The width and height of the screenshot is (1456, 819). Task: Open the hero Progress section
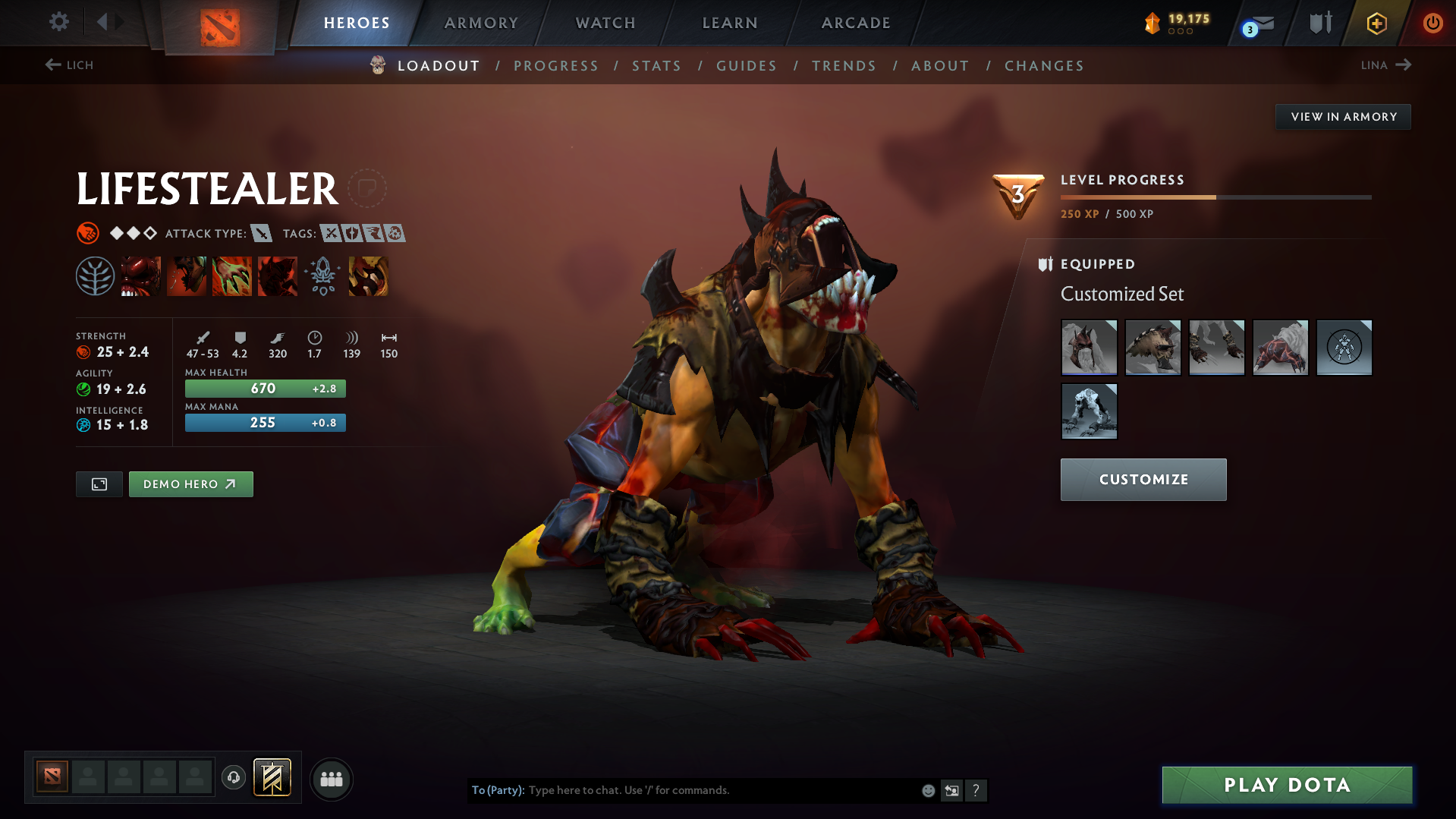click(x=556, y=66)
